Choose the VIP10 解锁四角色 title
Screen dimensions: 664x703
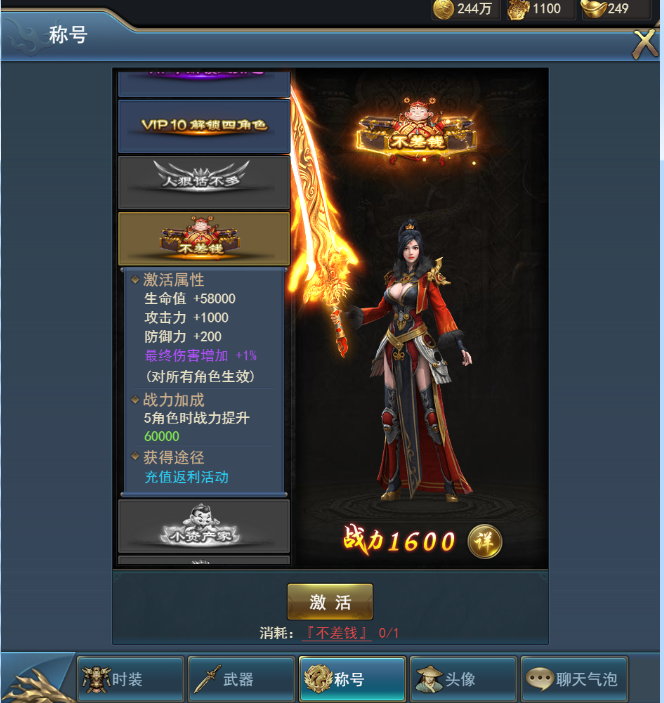(x=204, y=126)
